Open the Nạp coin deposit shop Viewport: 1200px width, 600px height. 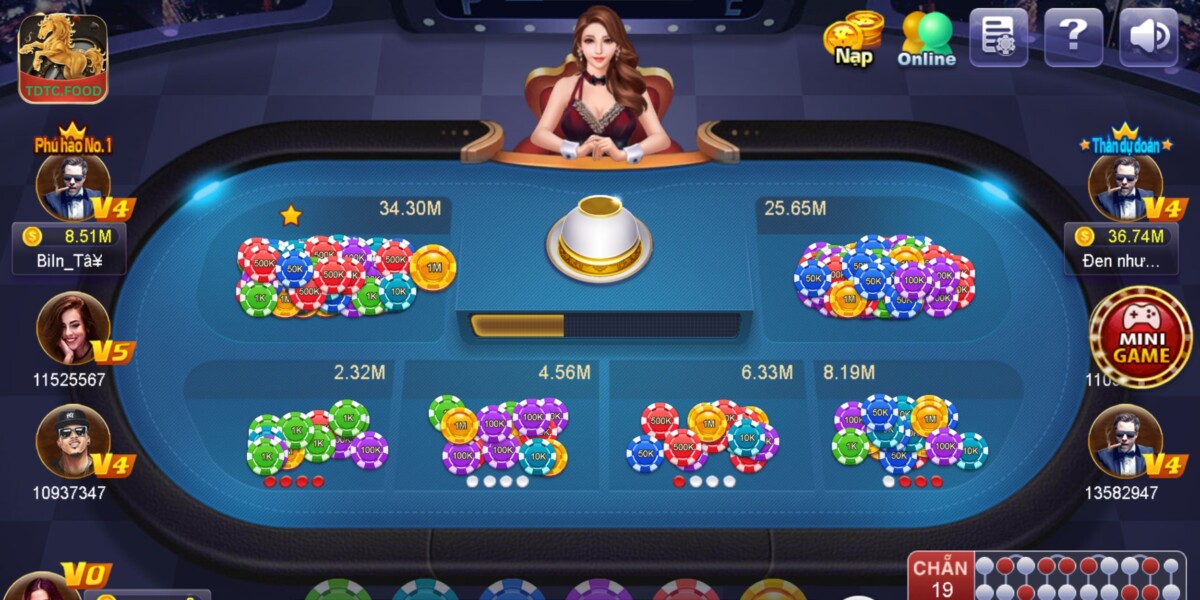[854, 38]
